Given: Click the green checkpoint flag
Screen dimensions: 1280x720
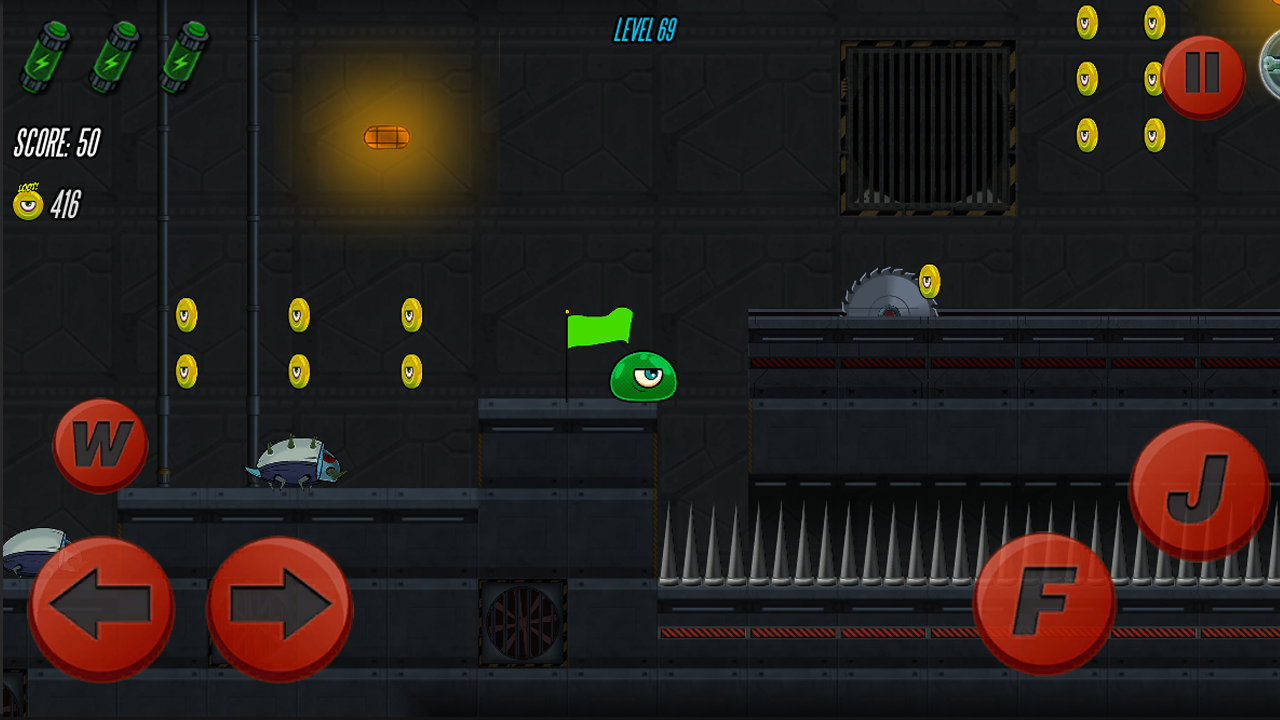Looking at the screenshot, I should [600, 330].
